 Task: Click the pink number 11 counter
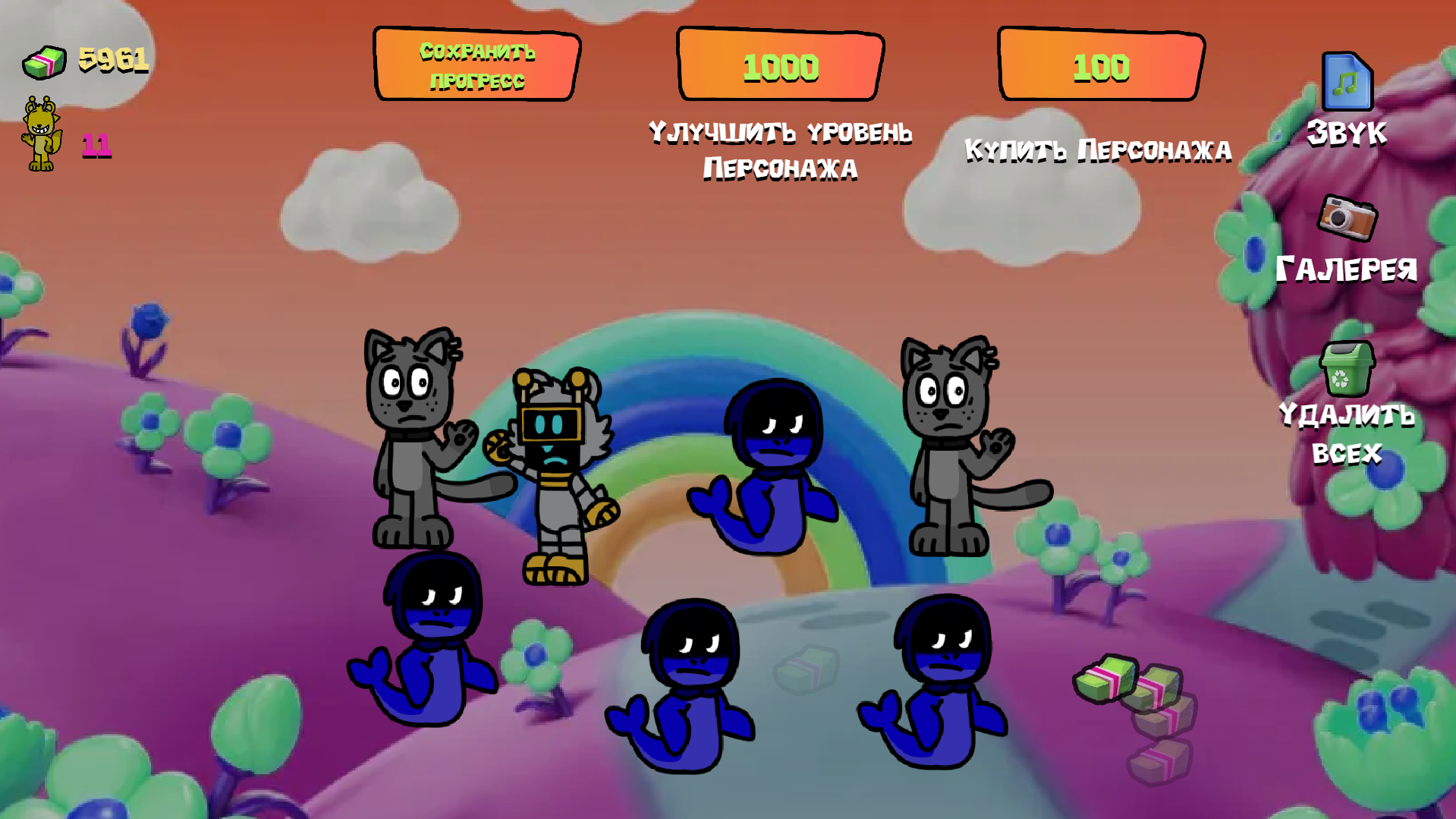click(96, 146)
